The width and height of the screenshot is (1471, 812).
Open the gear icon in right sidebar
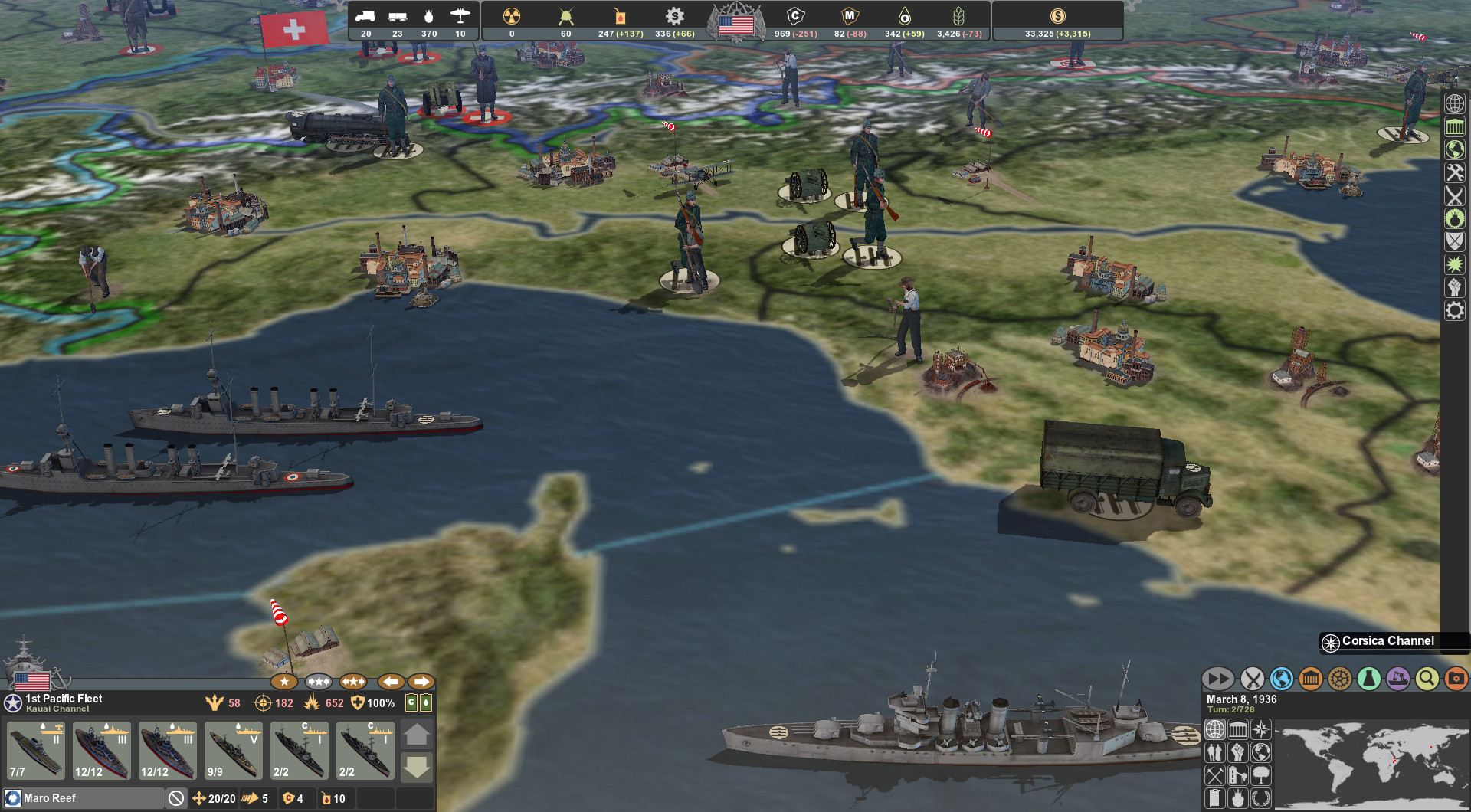coord(1455,310)
